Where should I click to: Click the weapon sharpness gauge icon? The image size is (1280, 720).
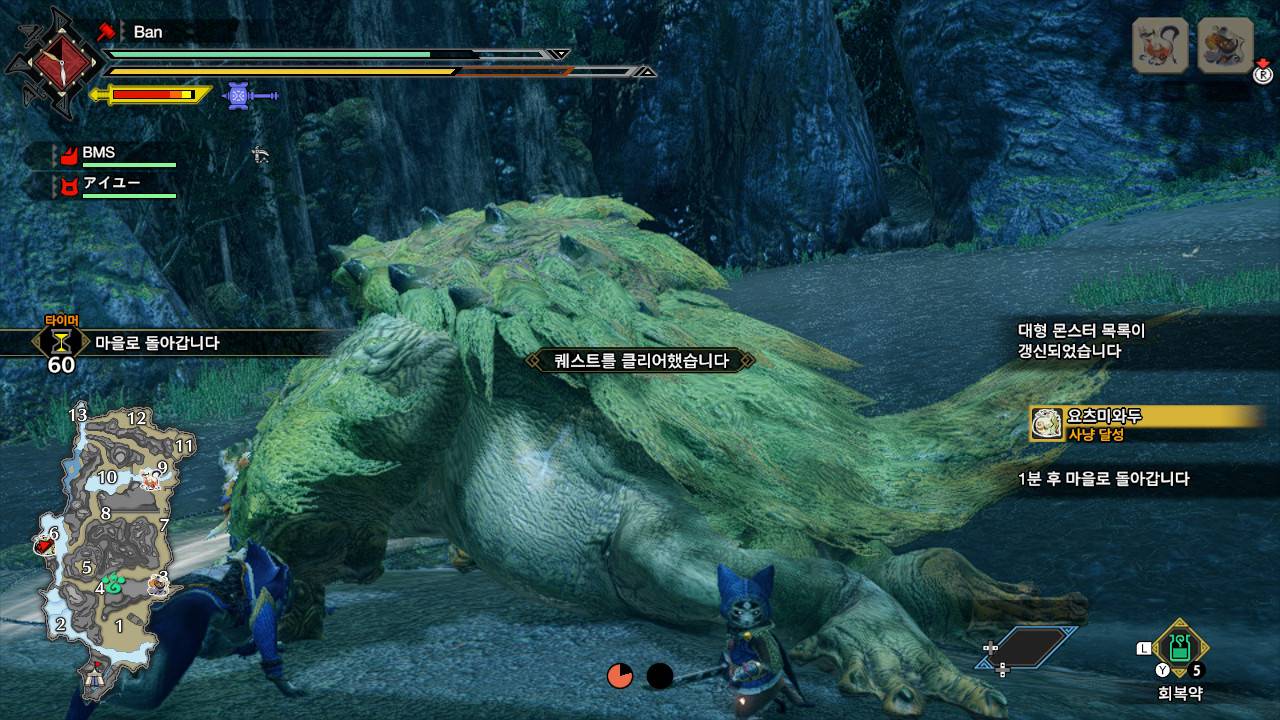pos(152,95)
